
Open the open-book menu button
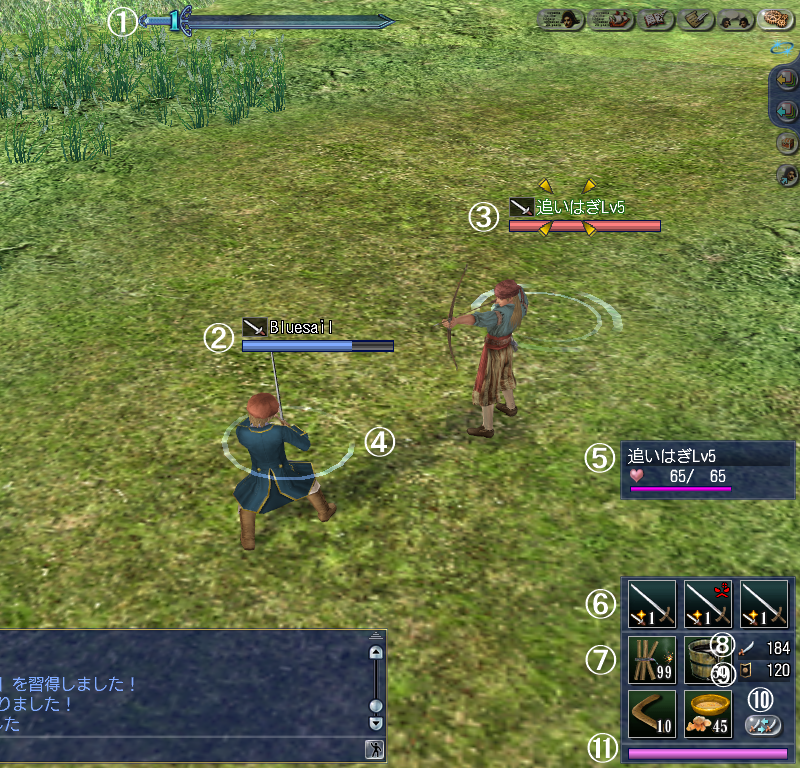coord(653,19)
